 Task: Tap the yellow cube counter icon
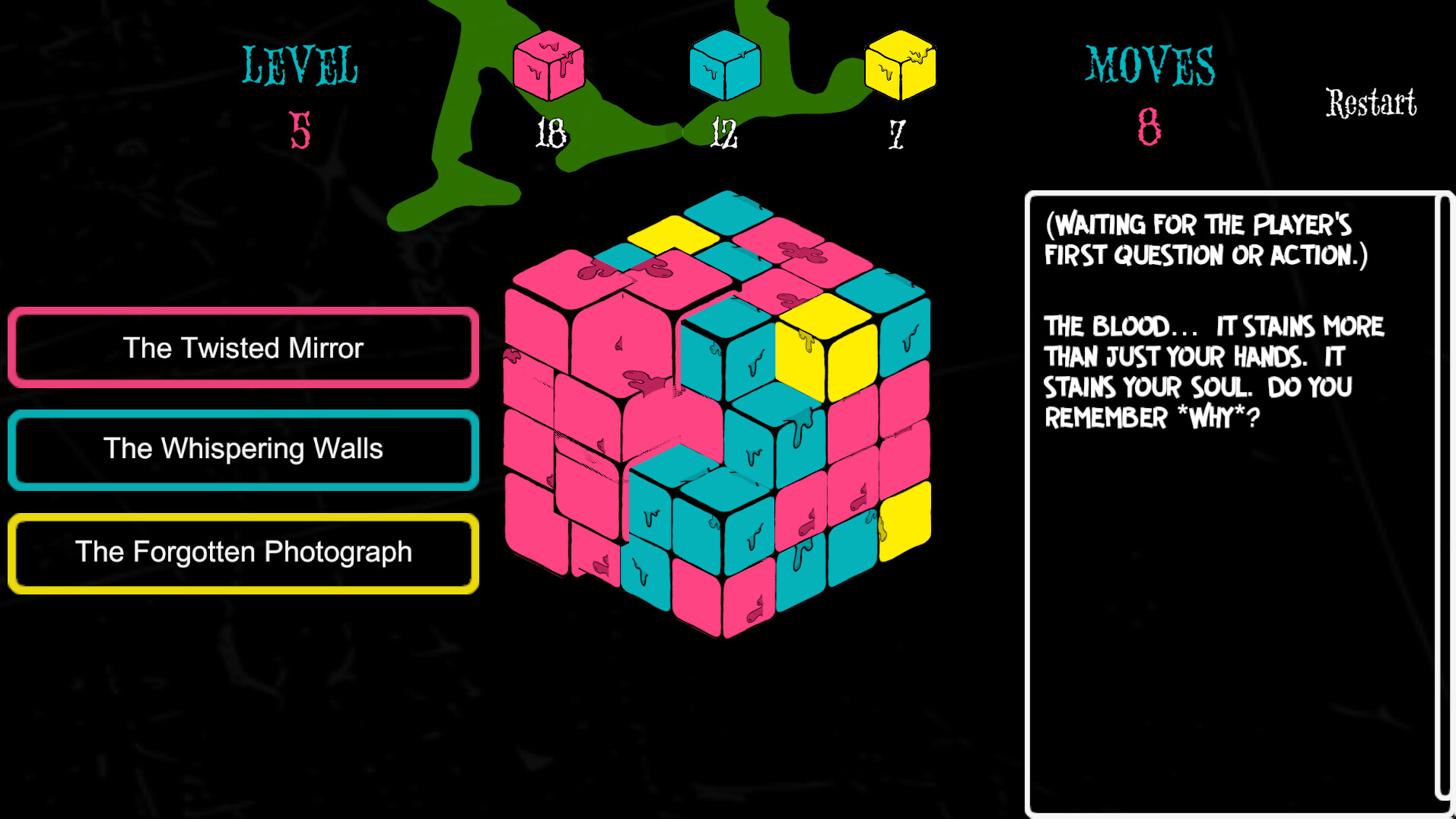tap(900, 65)
